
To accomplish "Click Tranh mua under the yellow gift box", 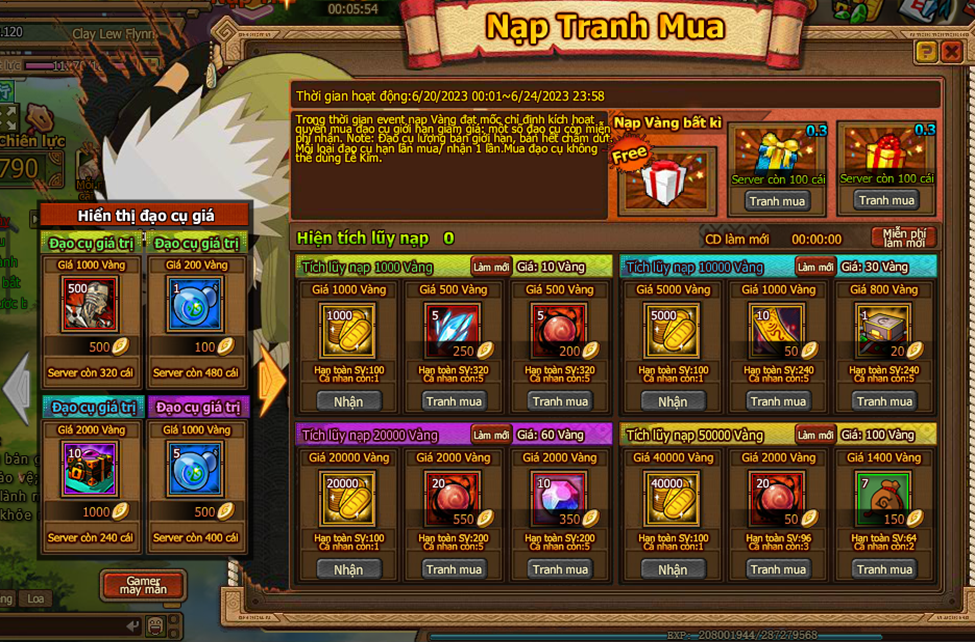I will [885, 200].
